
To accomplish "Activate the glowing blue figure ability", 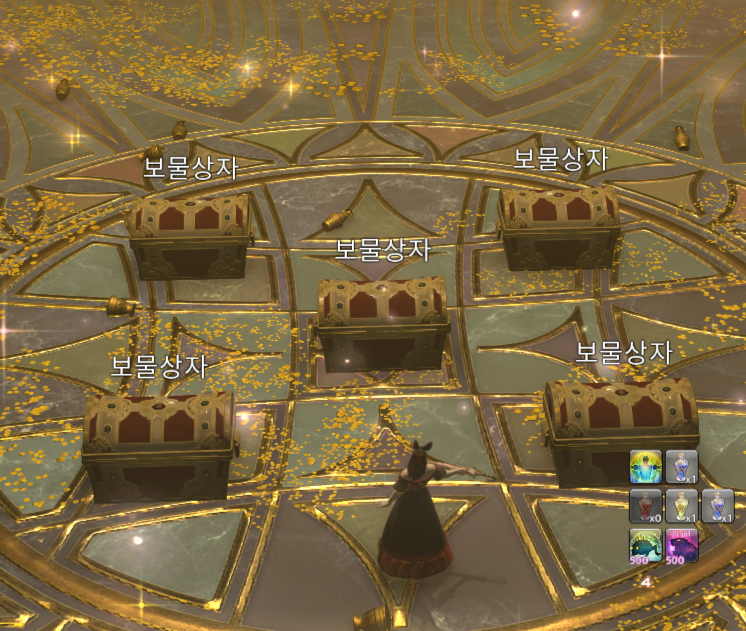I will click(x=645, y=467).
